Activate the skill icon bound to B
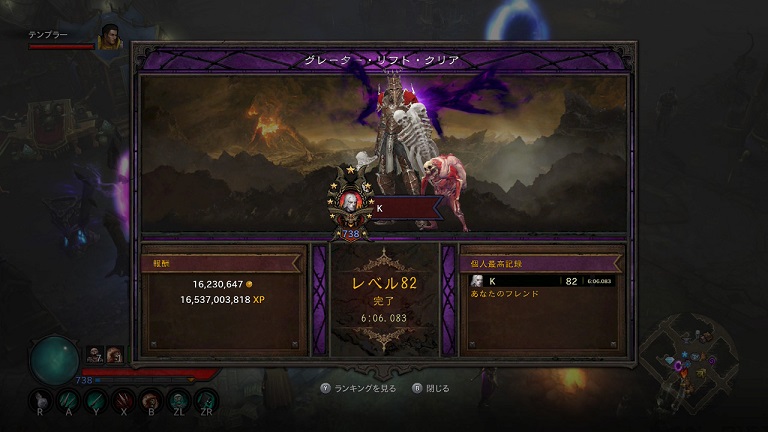Screen dimensions: 768x432 coord(149,398)
